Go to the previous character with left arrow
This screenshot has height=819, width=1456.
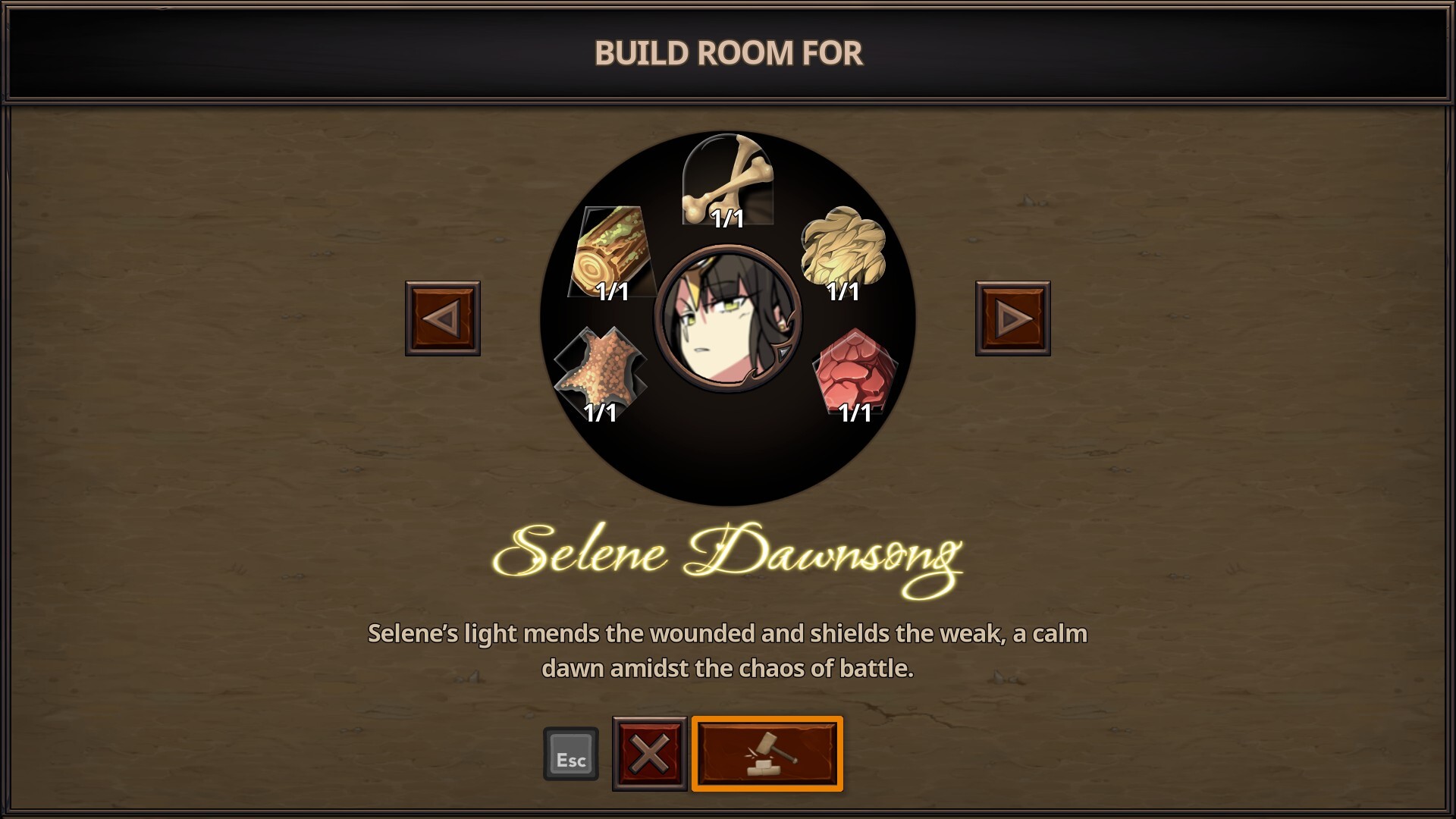[x=443, y=318]
